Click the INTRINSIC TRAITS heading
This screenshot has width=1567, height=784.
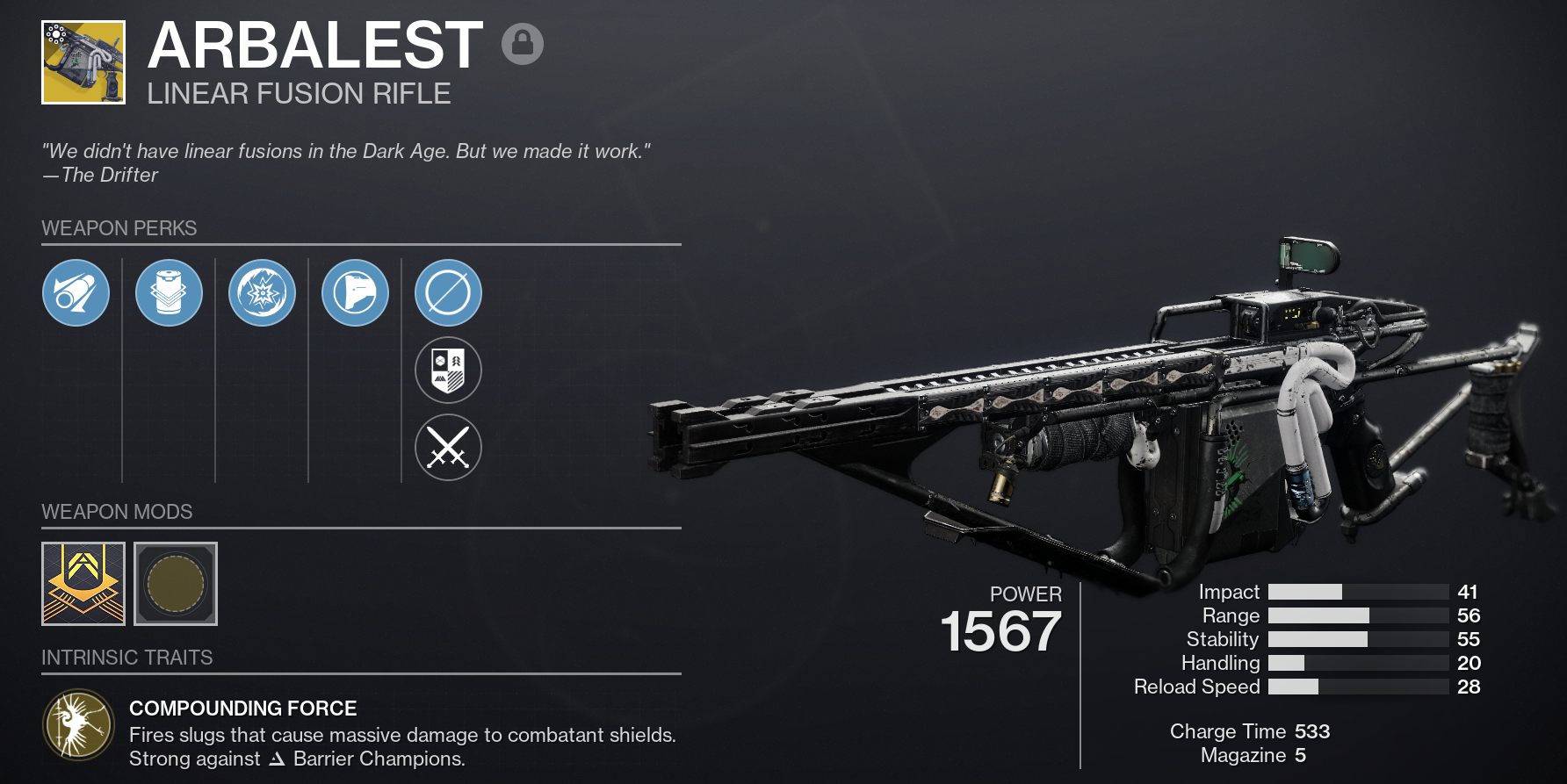127,657
